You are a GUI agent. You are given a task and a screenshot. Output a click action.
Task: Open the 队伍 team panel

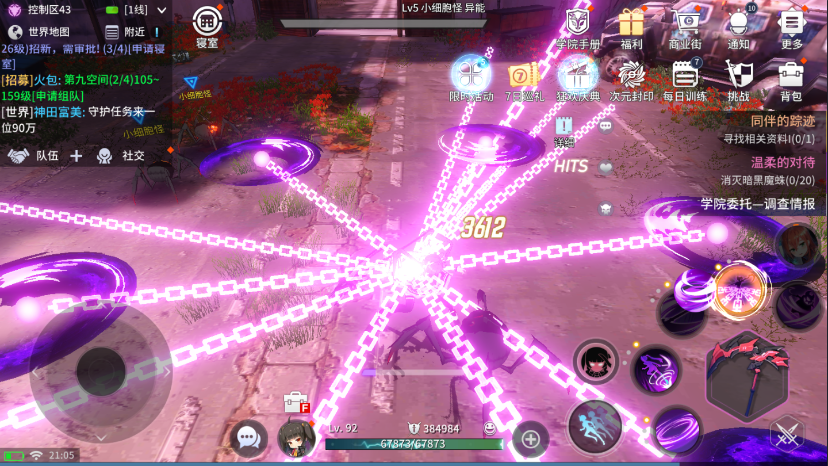(35, 155)
